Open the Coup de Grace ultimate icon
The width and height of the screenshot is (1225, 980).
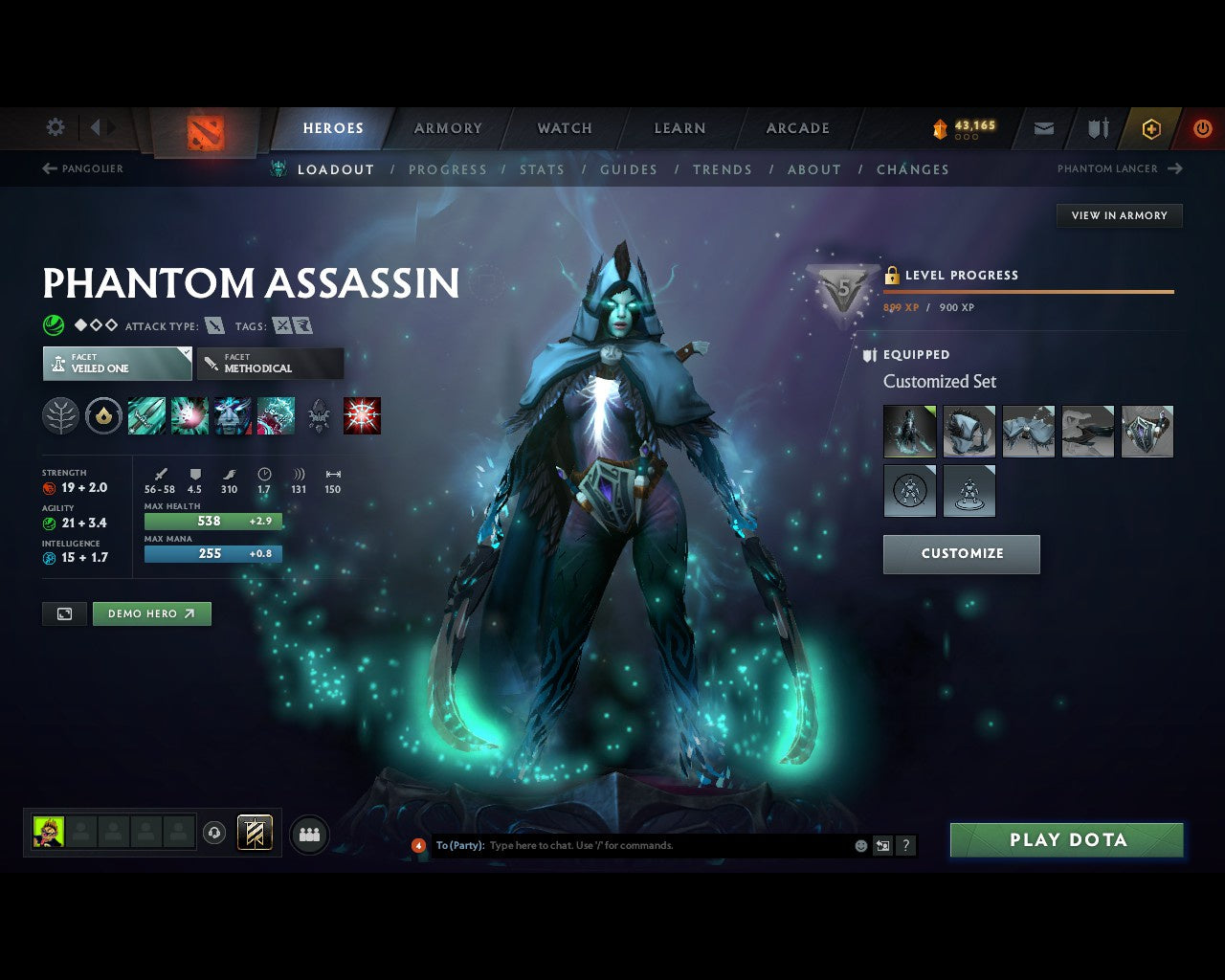click(x=361, y=415)
